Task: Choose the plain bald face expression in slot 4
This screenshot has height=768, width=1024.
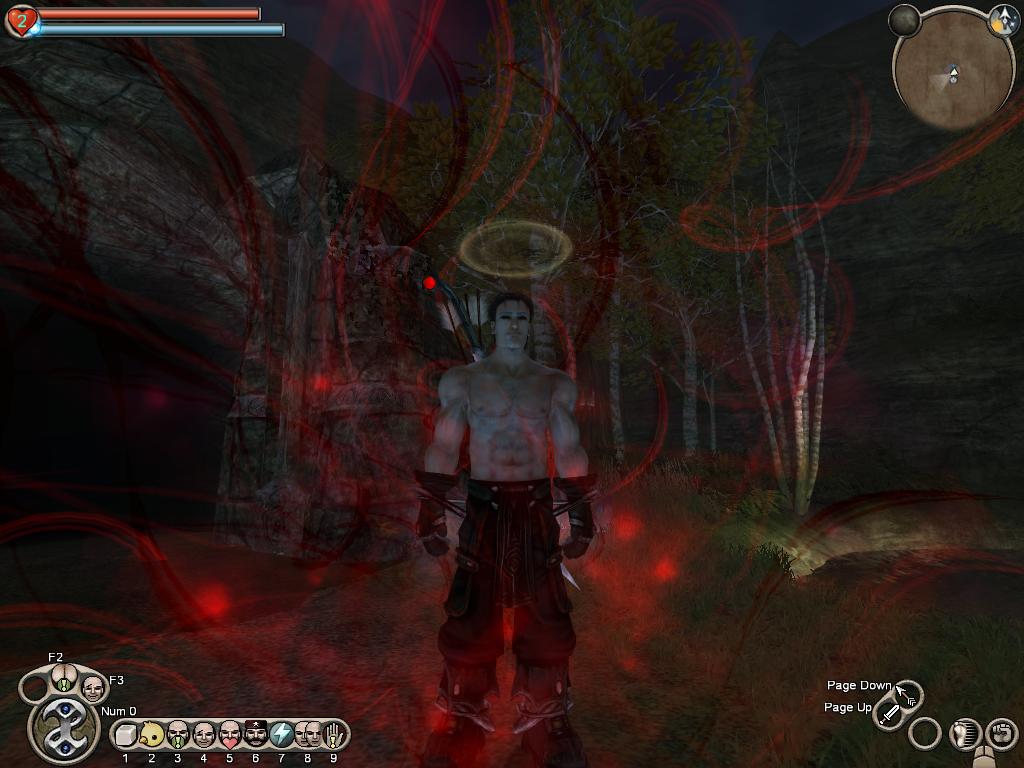Action: tap(203, 735)
